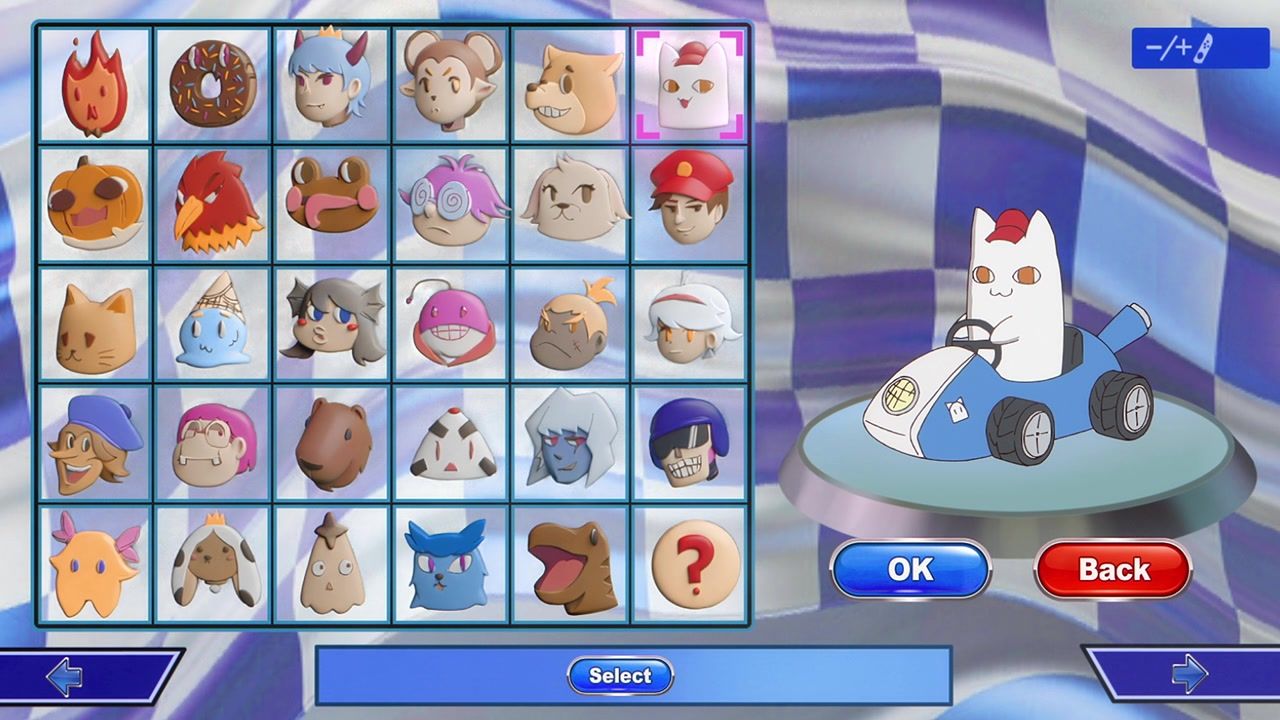Select the red-capped boy character

[690, 204]
